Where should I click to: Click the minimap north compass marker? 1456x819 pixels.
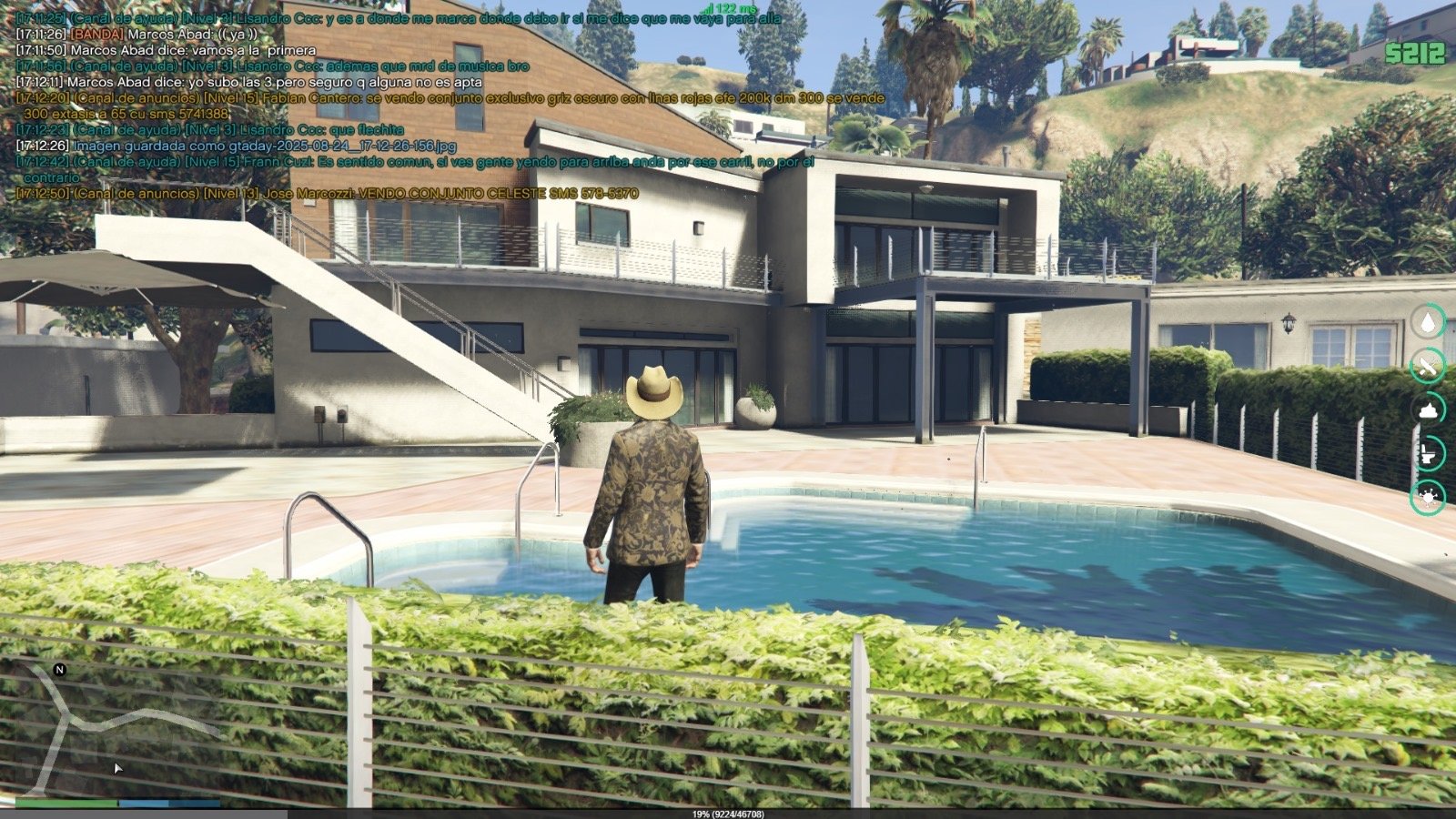point(60,670)
